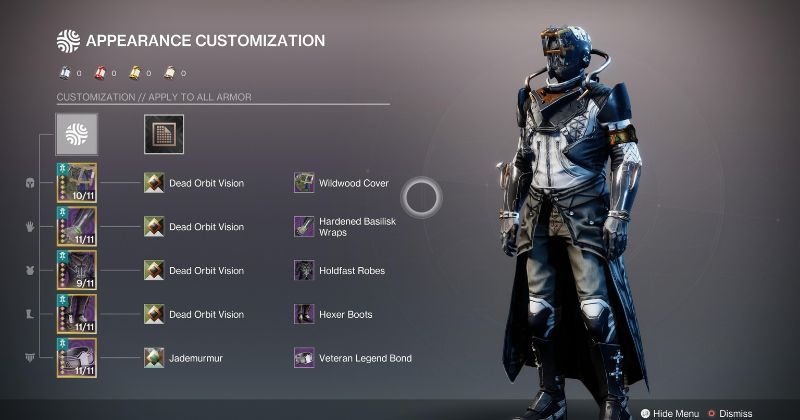Open the Dead Orbit Vision shader for helmet

(x=154, y=183)
